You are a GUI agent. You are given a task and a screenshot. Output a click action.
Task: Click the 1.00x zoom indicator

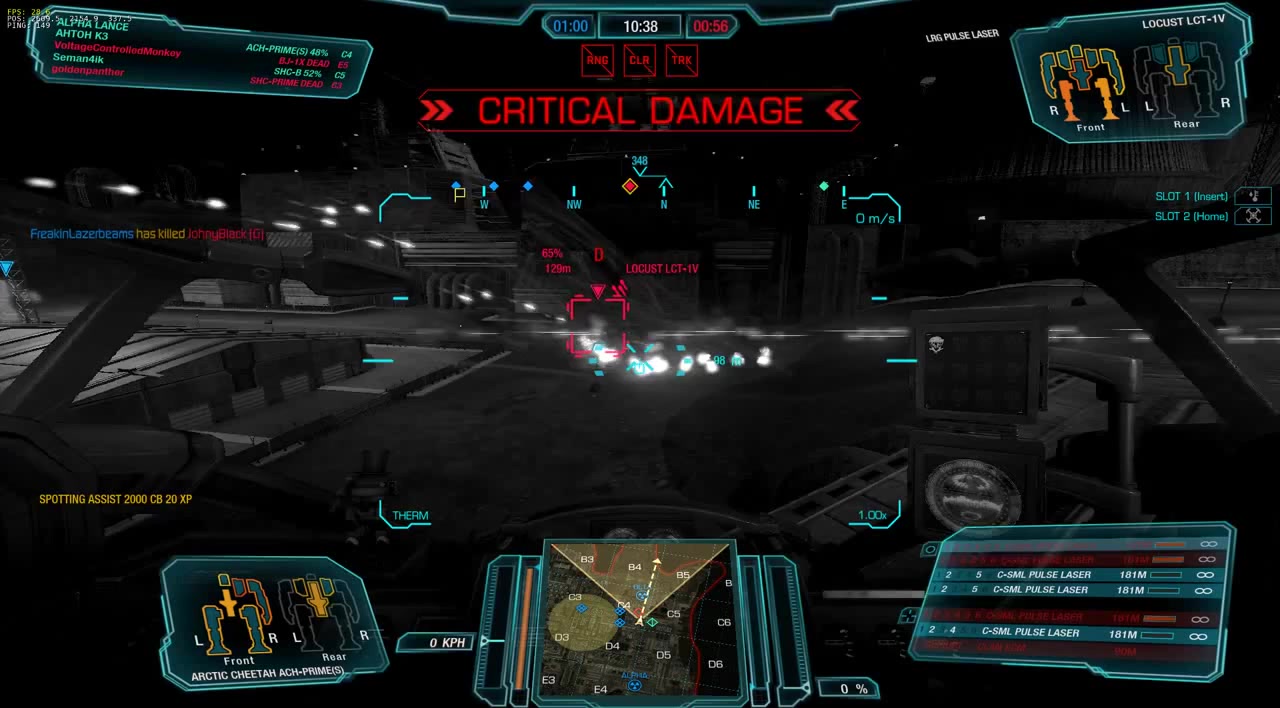pos(872,516)
